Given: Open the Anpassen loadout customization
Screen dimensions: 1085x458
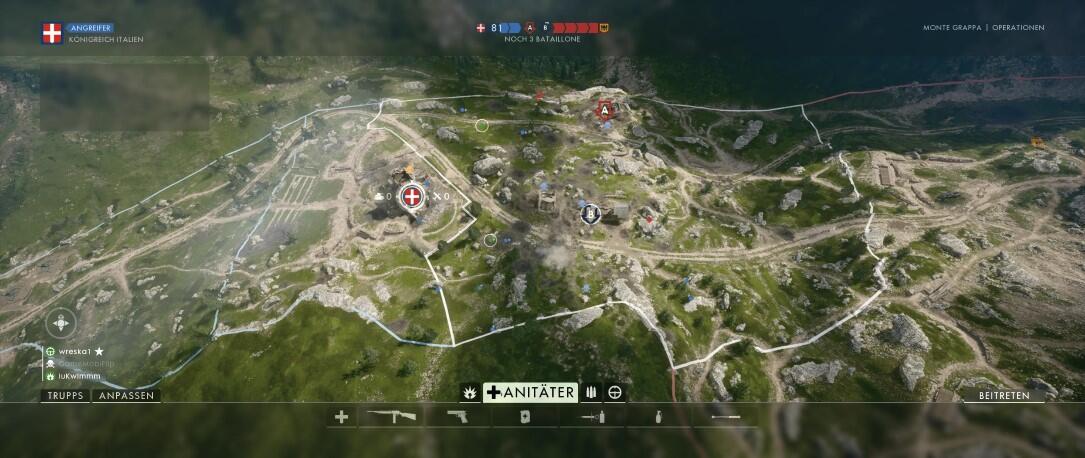Looking at the screenshot, I should click(127, 396).
